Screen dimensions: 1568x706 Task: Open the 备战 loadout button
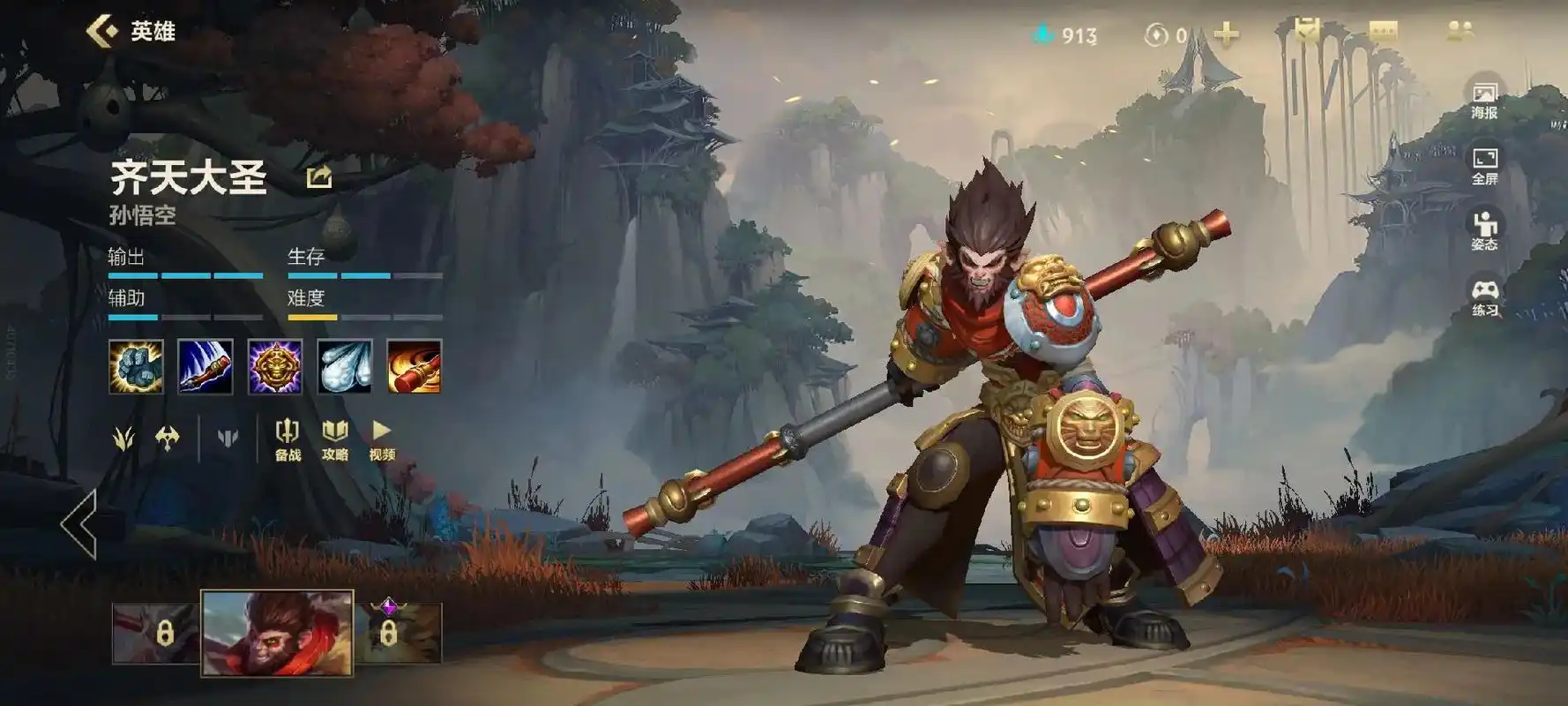tap(287, 439)
